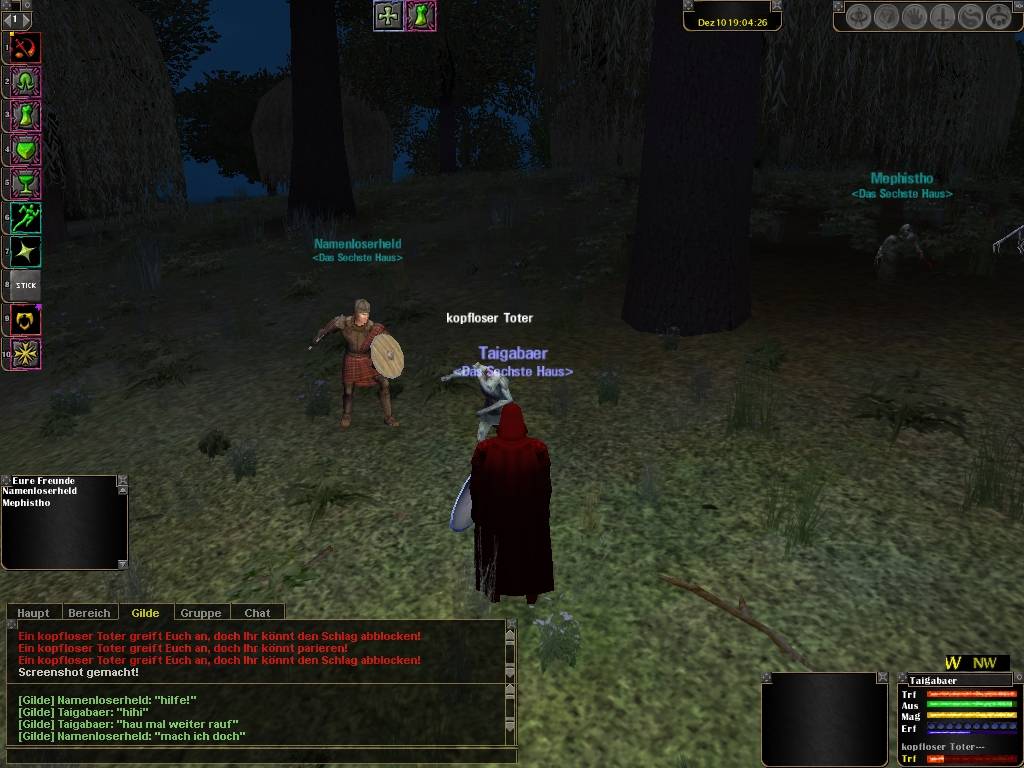This screenshot has width=1024, height=768.
Task: Use the green running figure sprint ability
Action: click(x=26, y=217)
